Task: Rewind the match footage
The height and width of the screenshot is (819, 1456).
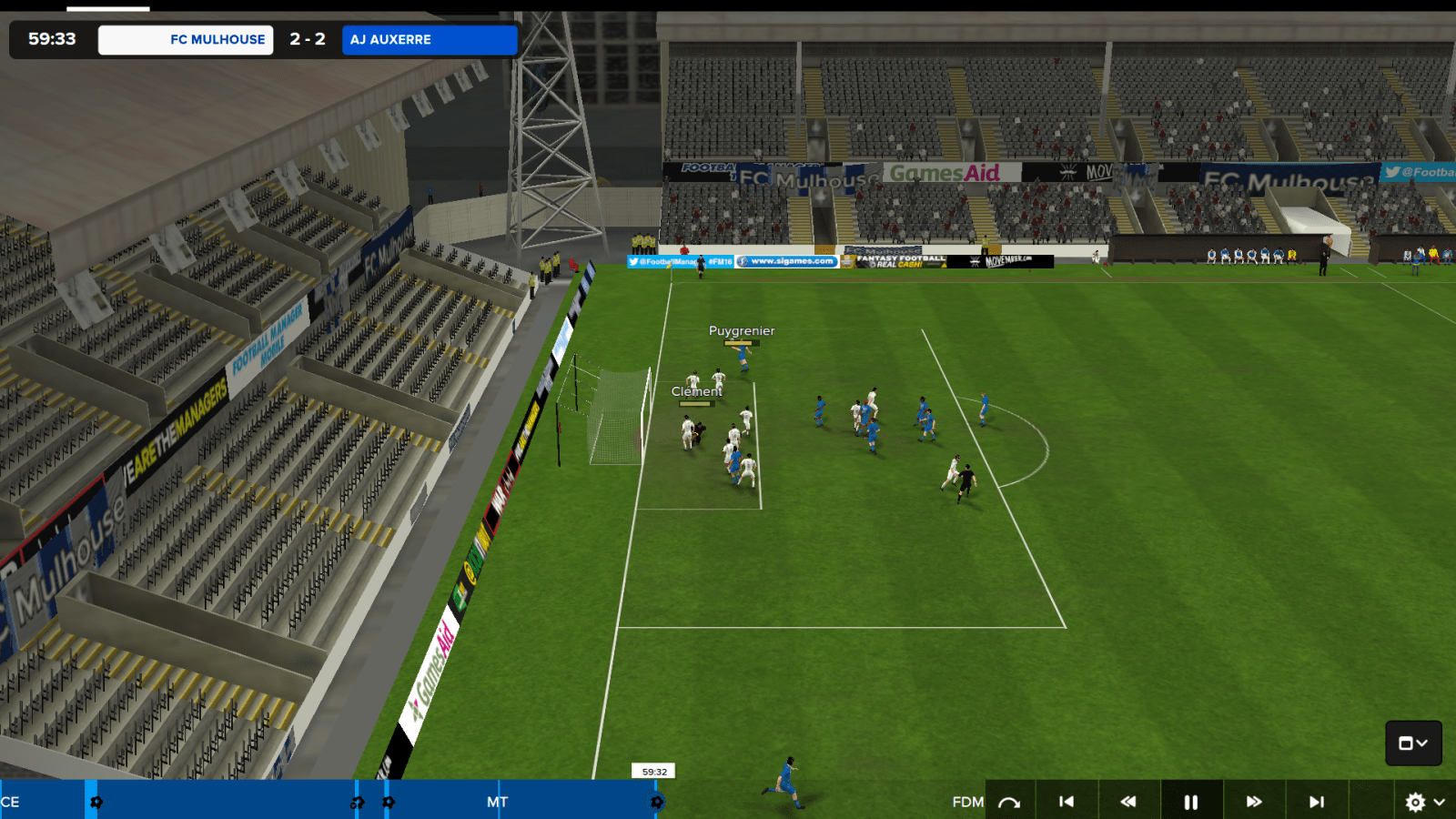Action: [1128, 802]
